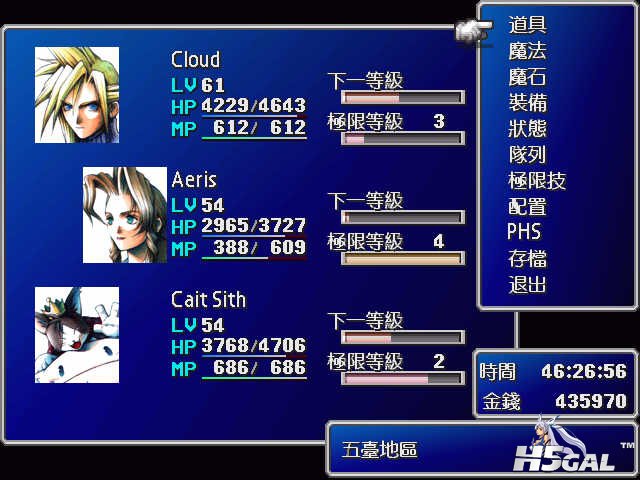Open the 道具 (Item) menu
This screenshot has height=480, width=640.
[x=527, y=25]
